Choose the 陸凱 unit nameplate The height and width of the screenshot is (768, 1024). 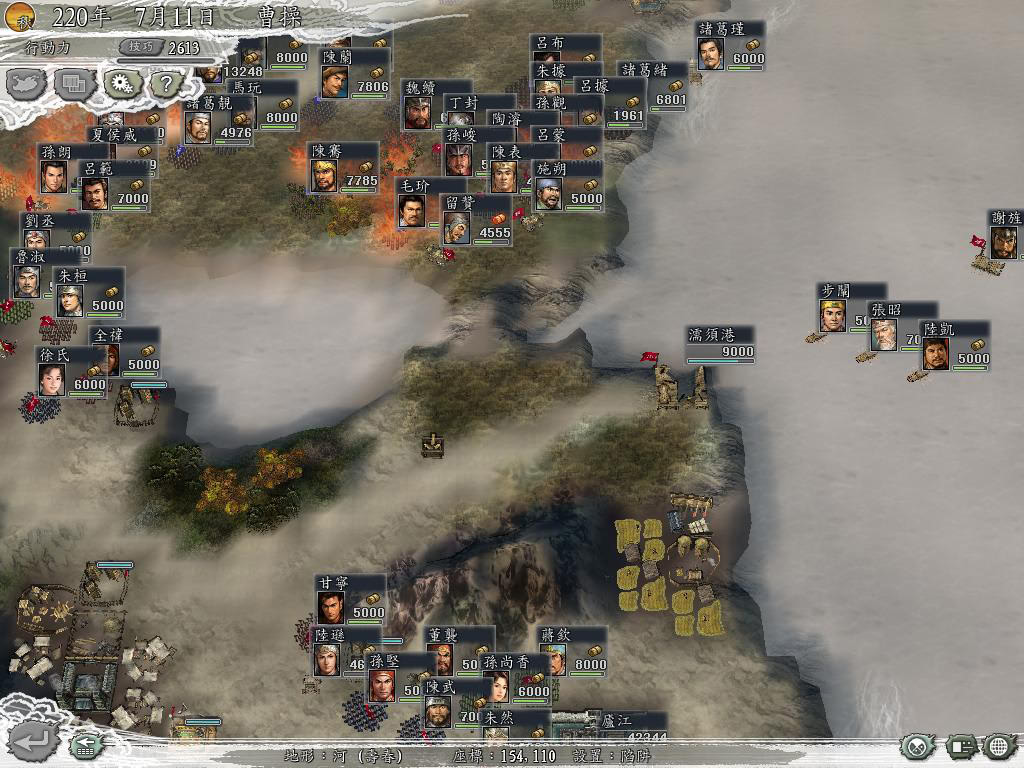tap(955, 345)
